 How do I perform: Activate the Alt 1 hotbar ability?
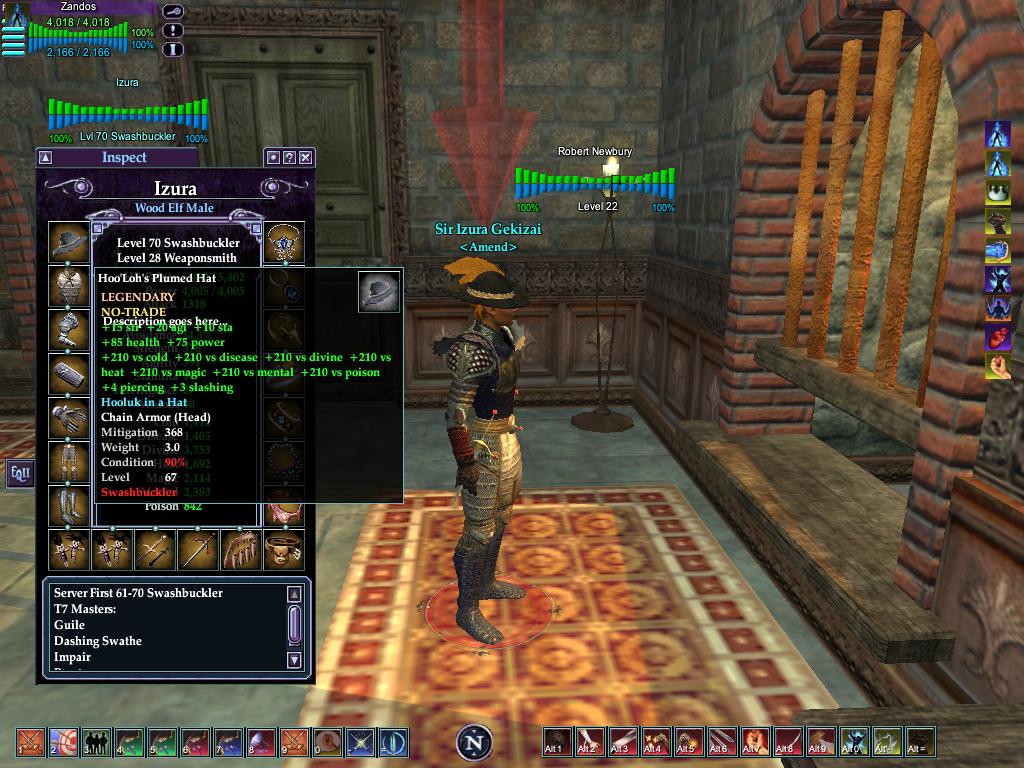[x=557, y=741]
